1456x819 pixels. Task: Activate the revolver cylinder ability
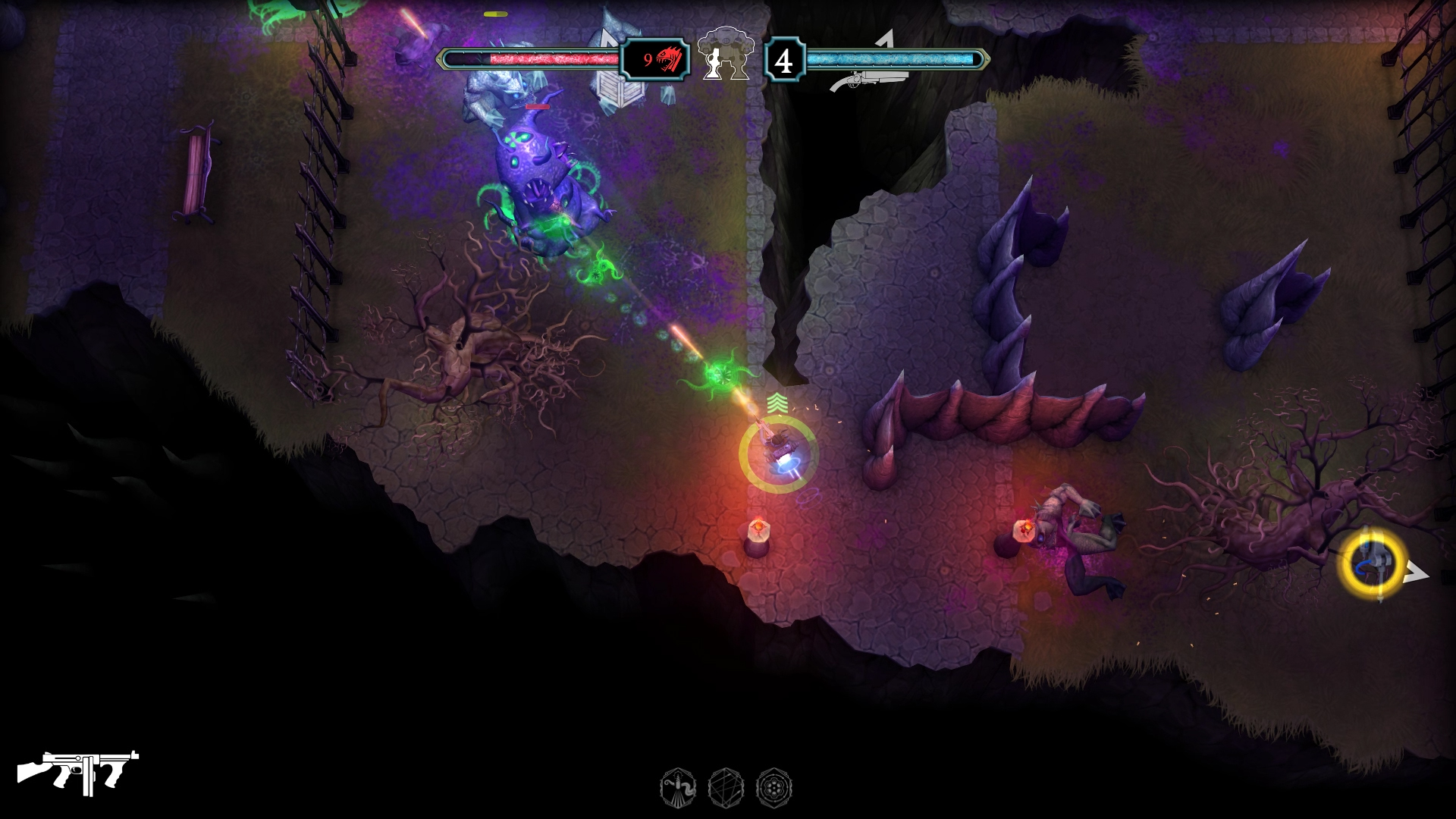click(773, 787)
